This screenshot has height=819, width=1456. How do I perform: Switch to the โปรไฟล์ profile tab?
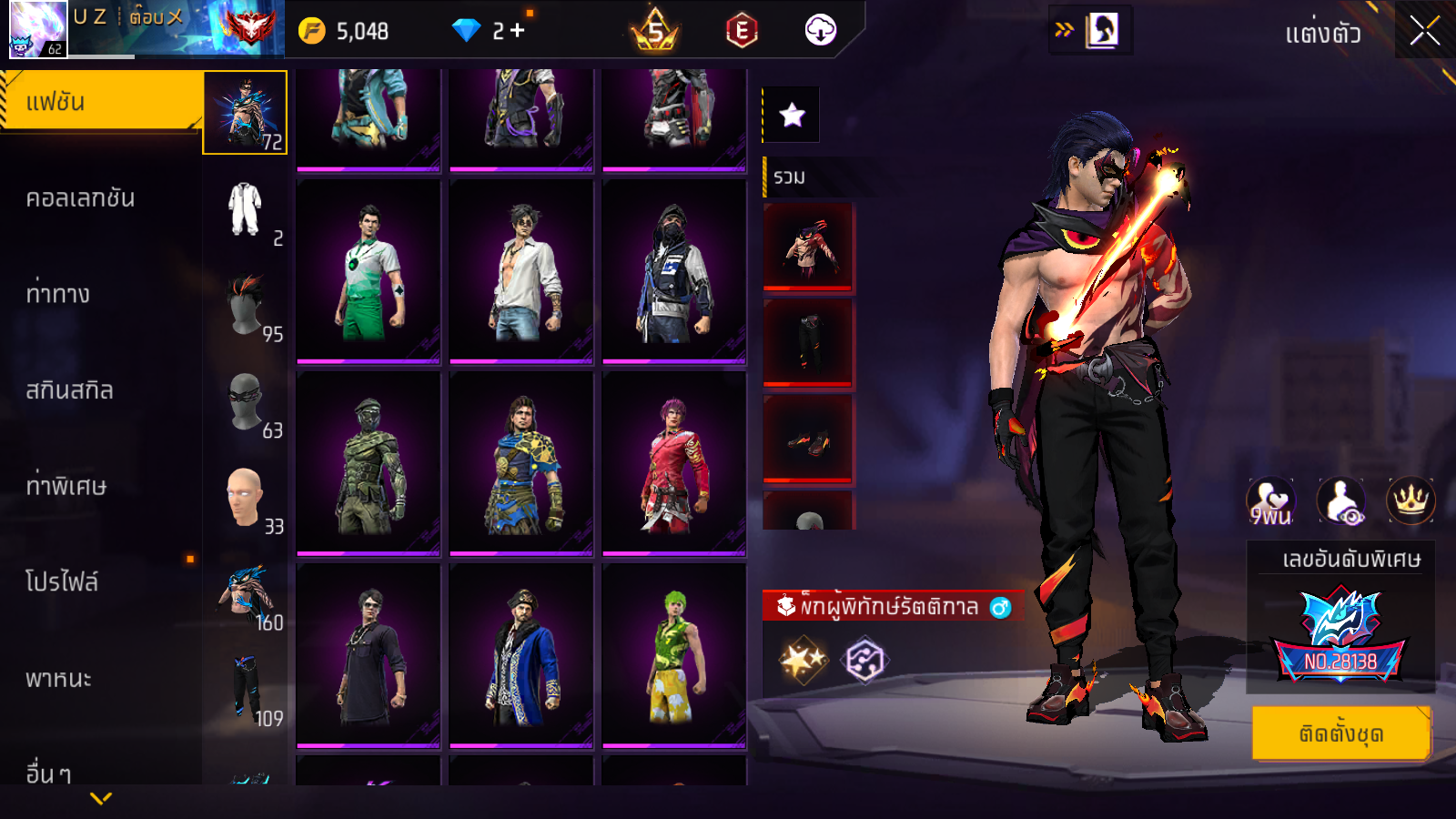[x=62, y=581]
